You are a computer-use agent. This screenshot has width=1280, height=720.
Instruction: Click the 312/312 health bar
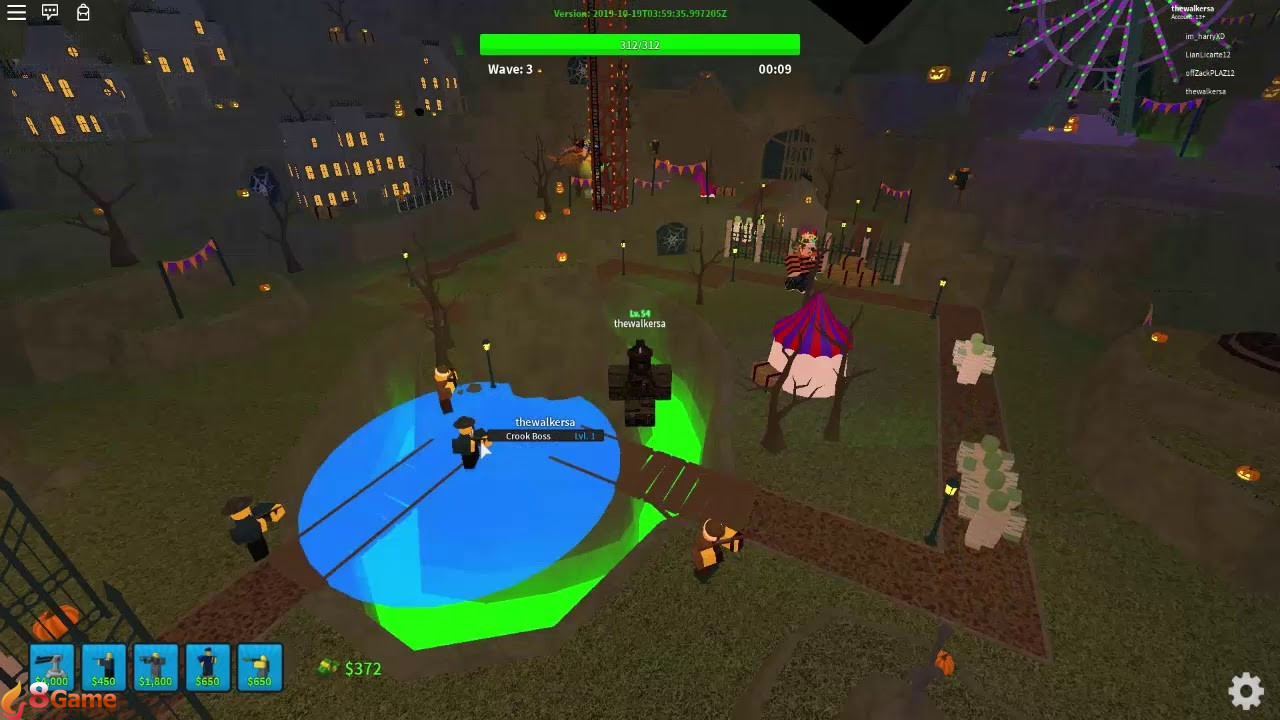[x=640, y=44]
